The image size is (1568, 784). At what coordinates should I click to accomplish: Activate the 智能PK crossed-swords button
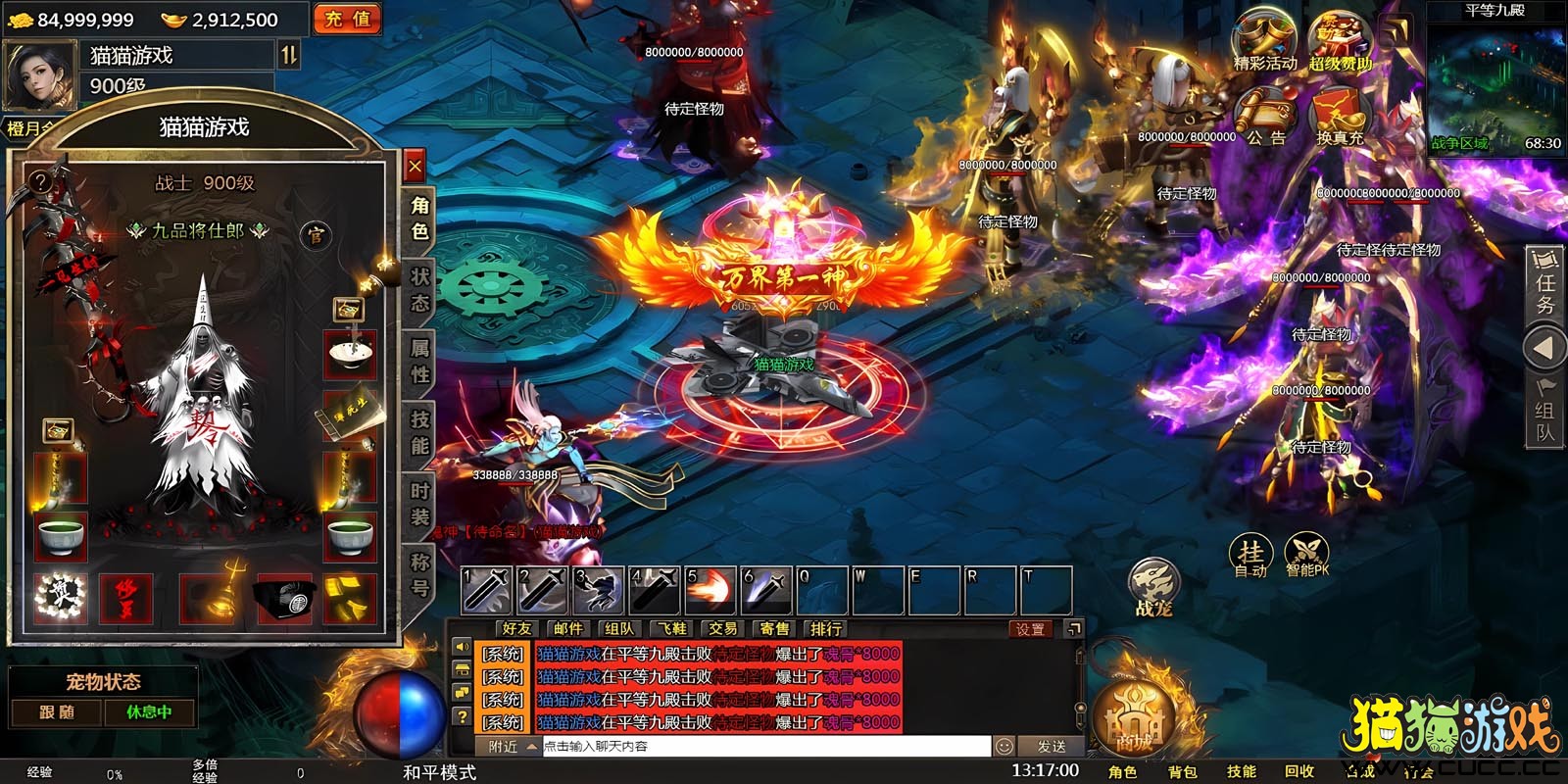tap(1306, 555)
